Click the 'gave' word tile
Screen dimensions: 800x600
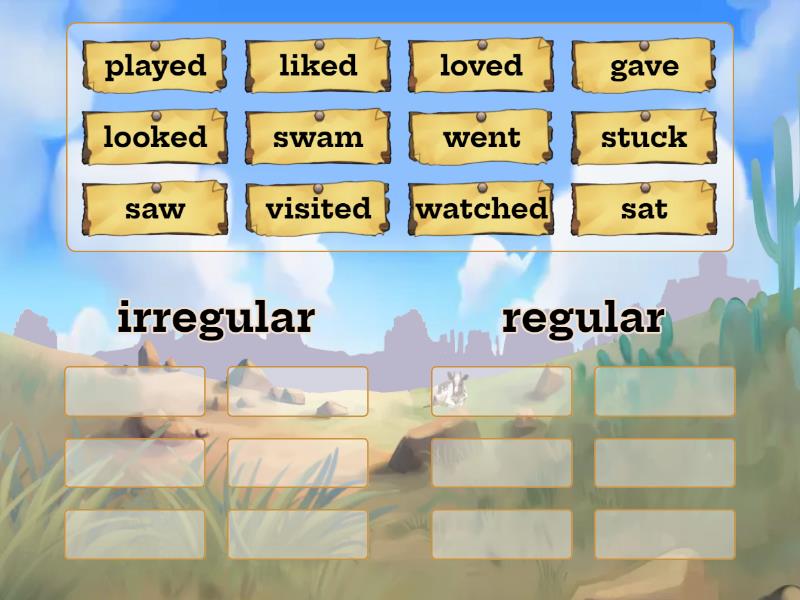(x=644, y=66)
